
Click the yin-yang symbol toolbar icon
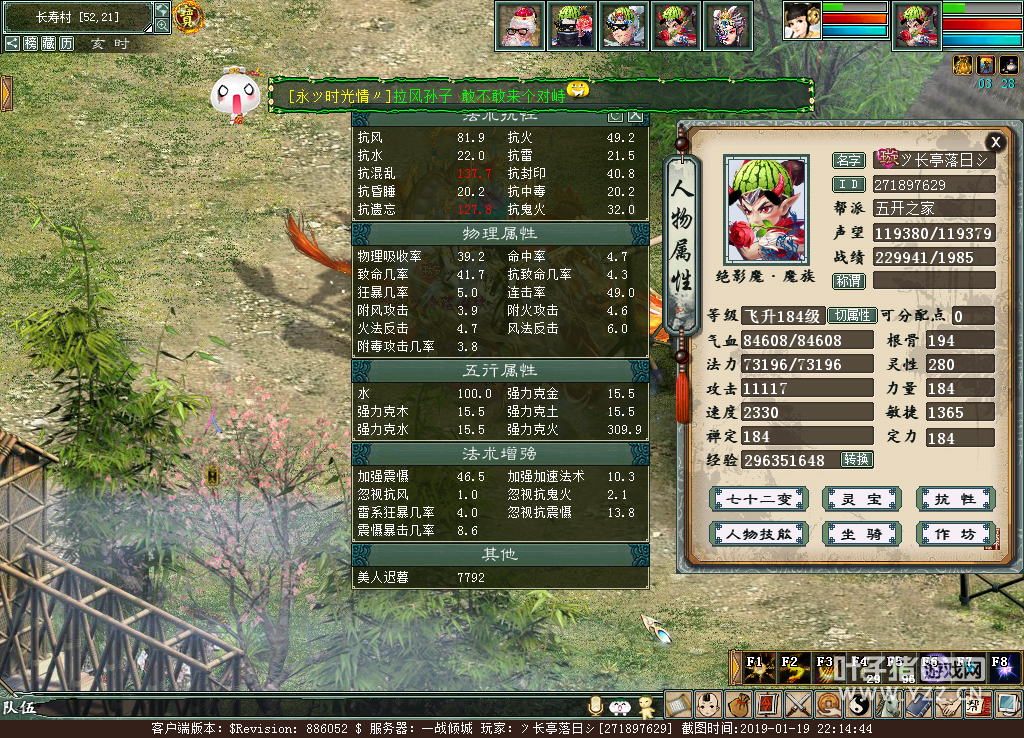(858, 705)
